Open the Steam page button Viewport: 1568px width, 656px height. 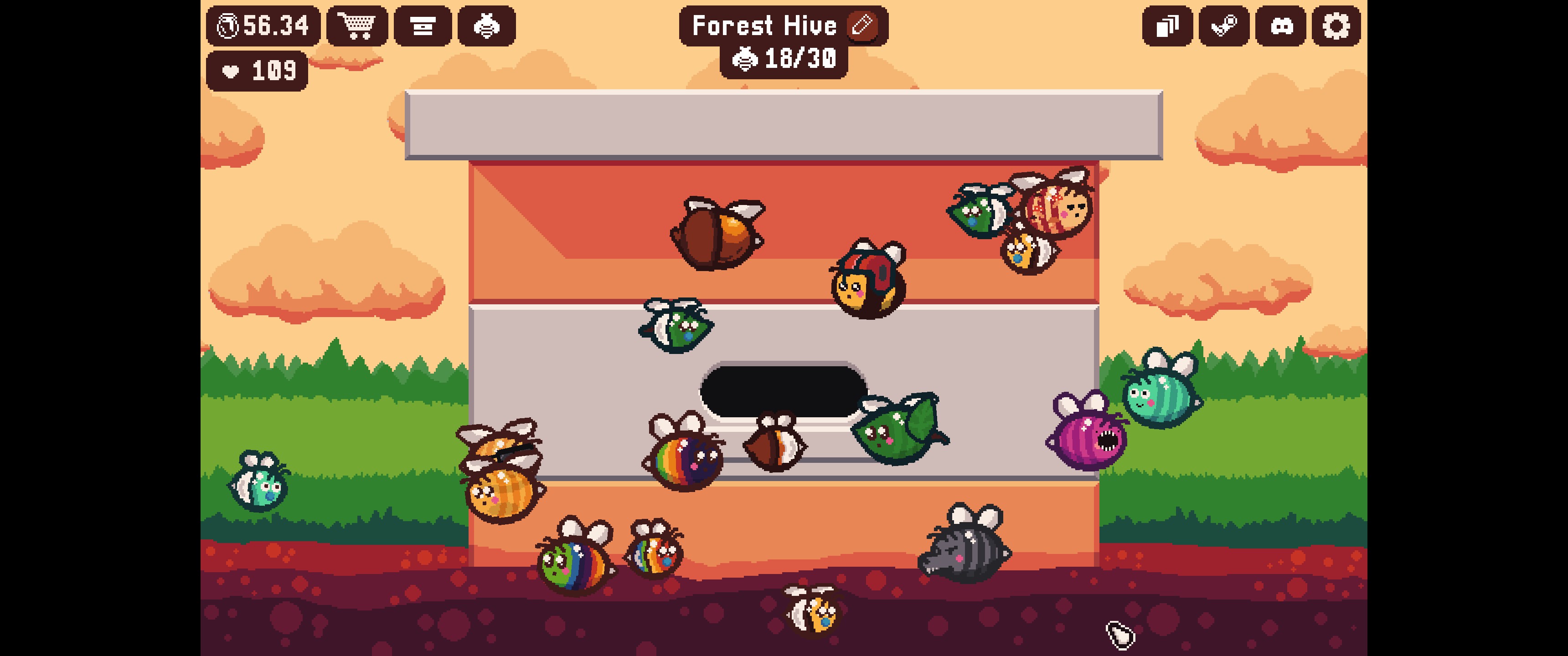click(x=1224, y=26)
